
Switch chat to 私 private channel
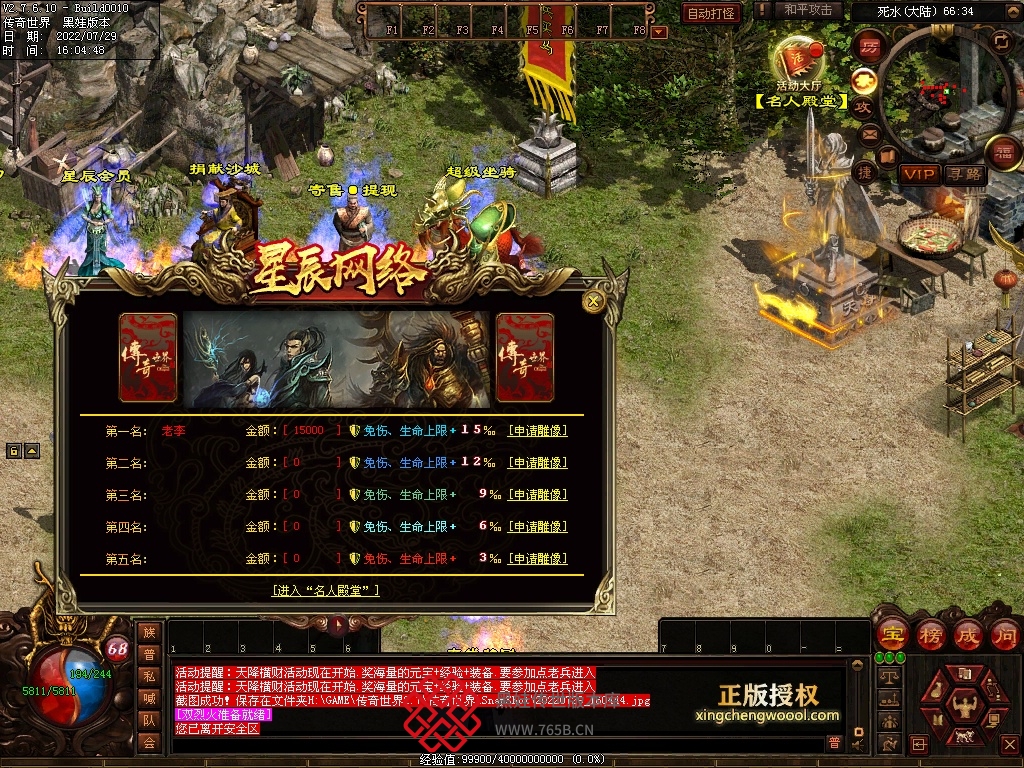point(149,676)
